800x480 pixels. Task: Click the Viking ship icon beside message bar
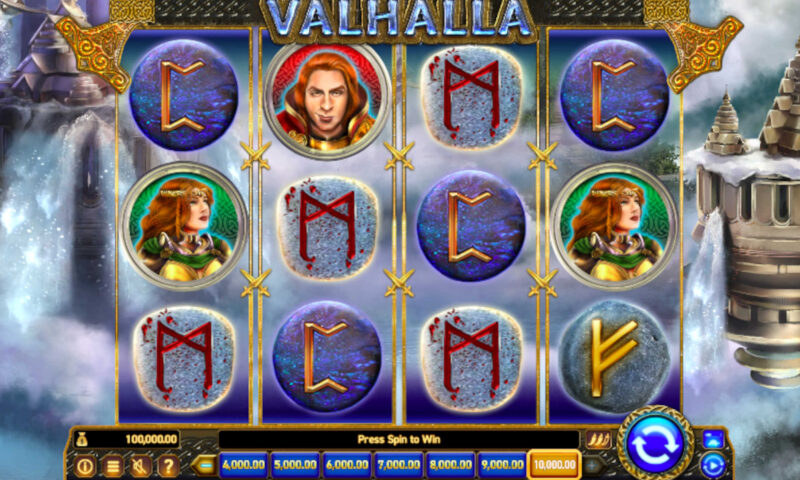point(598,439)
